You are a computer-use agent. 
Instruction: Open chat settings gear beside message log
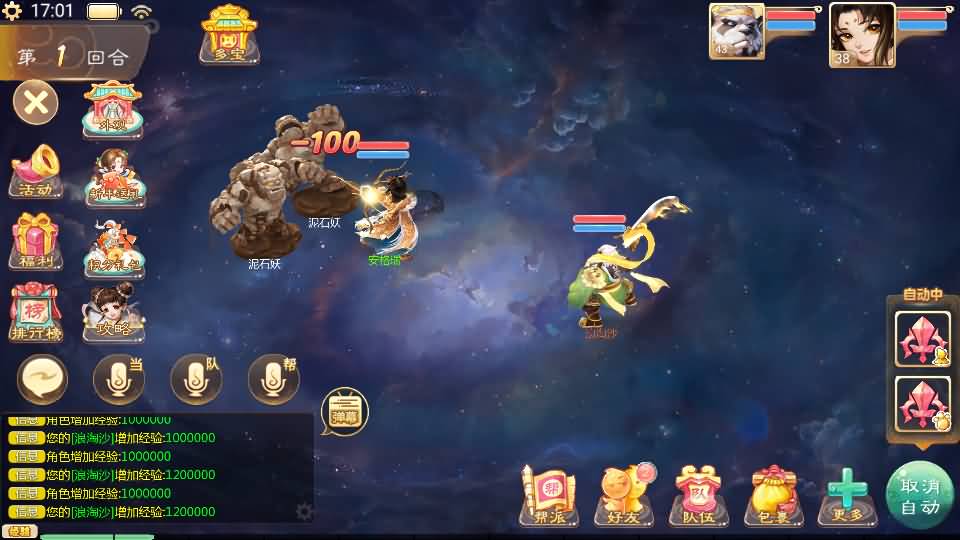point(304,511)
